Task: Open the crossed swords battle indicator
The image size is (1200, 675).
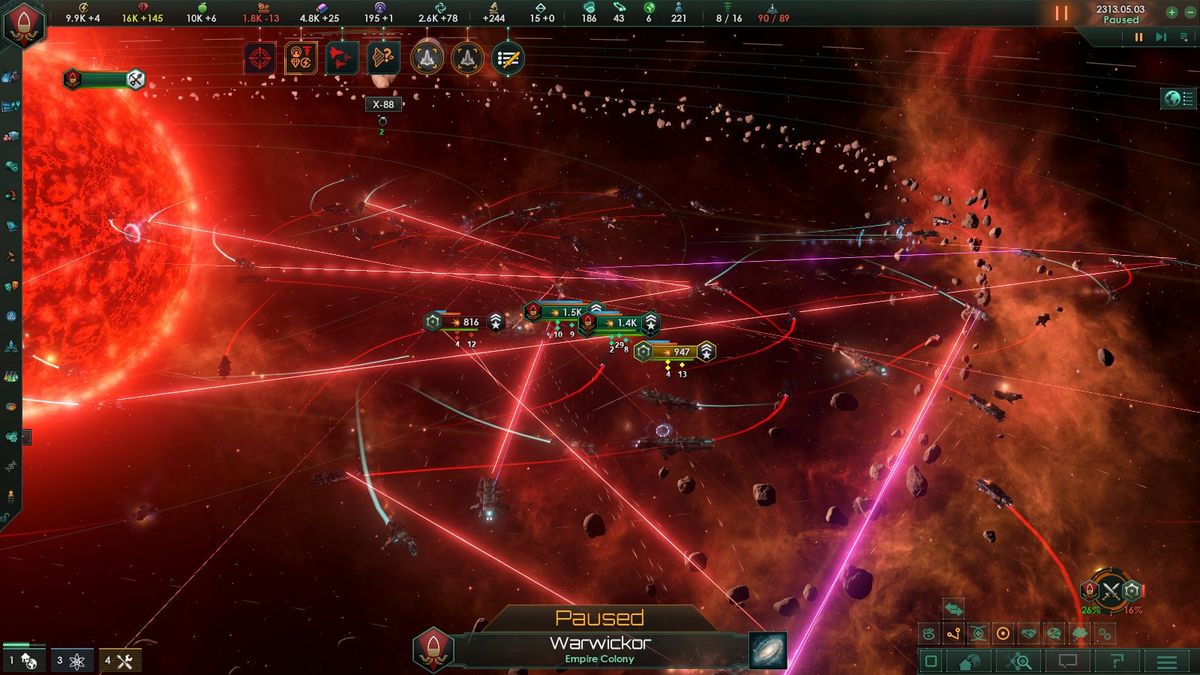Action: click(x=1109, y=590)
